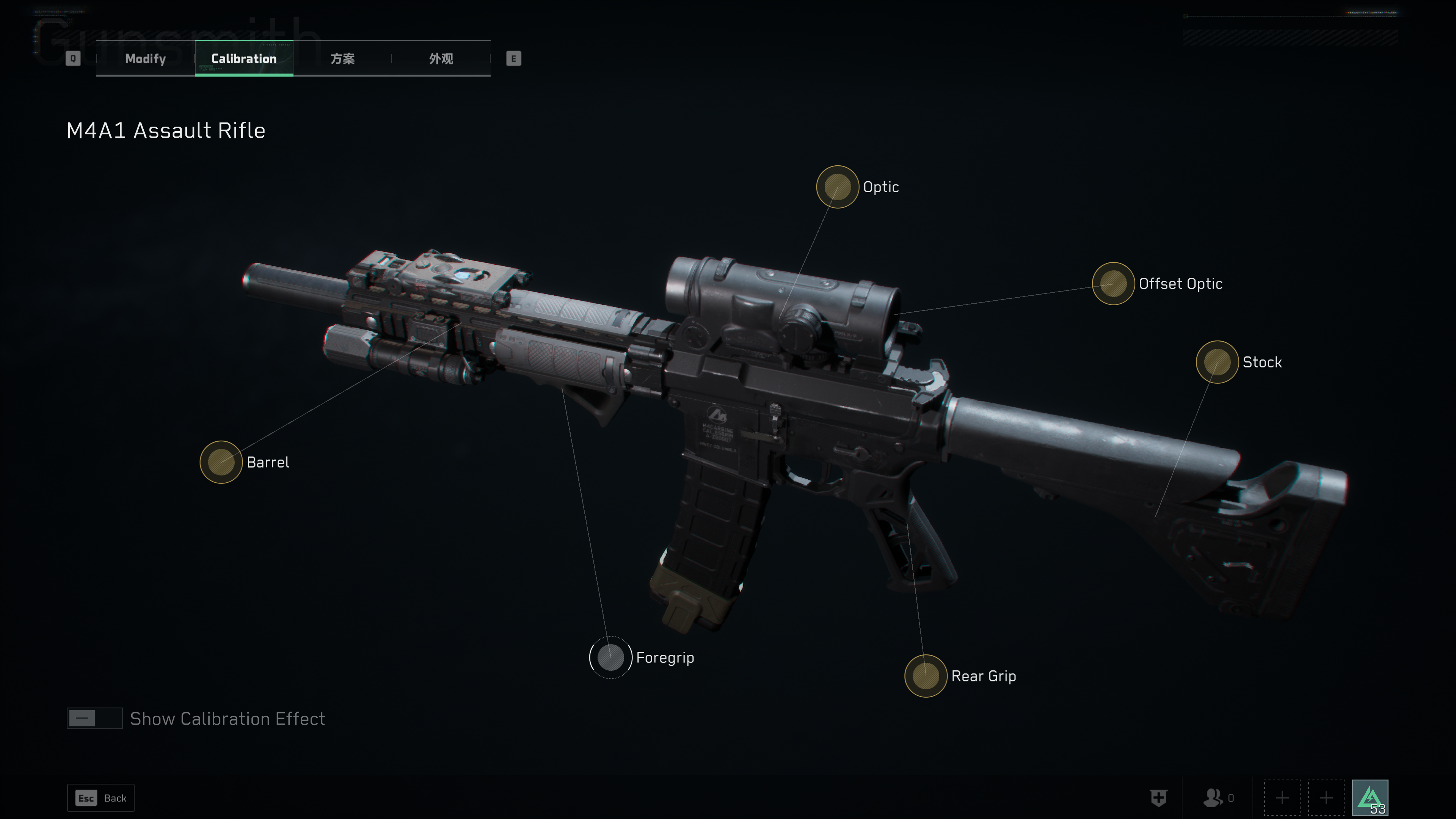Toggle Show Calibration Effect
Image resolution: width=1456 pixels, height=819 pixels.
(94, 719)
